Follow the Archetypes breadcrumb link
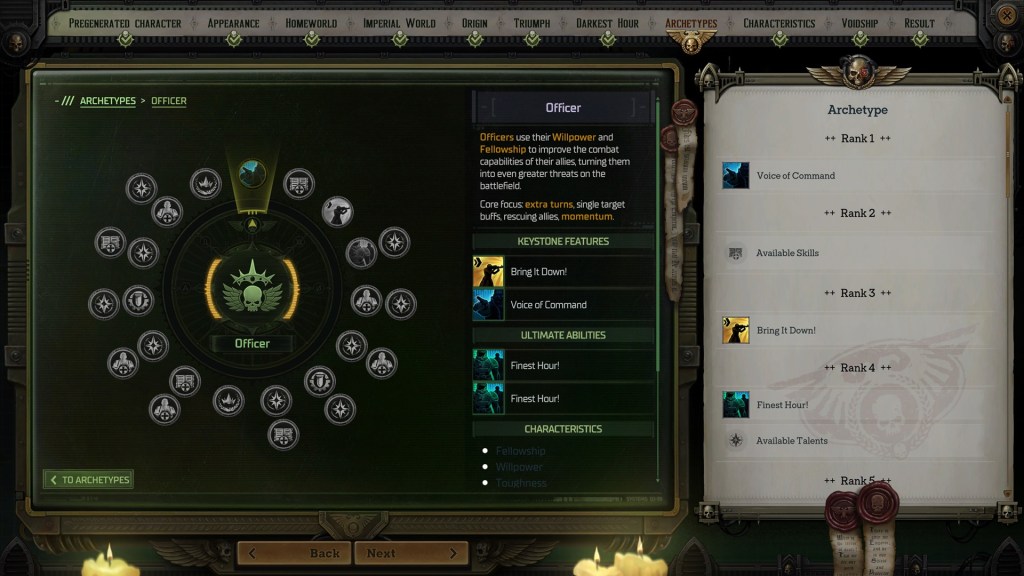This screenshot has height=576, width=1024. 107,101
